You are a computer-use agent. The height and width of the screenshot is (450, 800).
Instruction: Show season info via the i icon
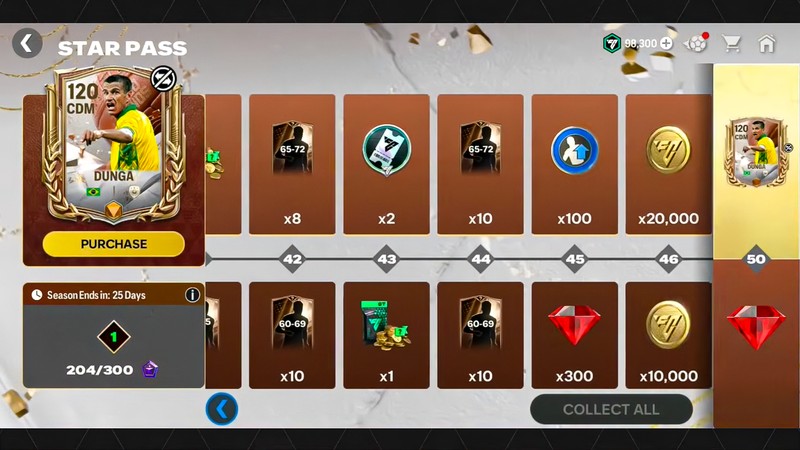click(x=192, y=295)
